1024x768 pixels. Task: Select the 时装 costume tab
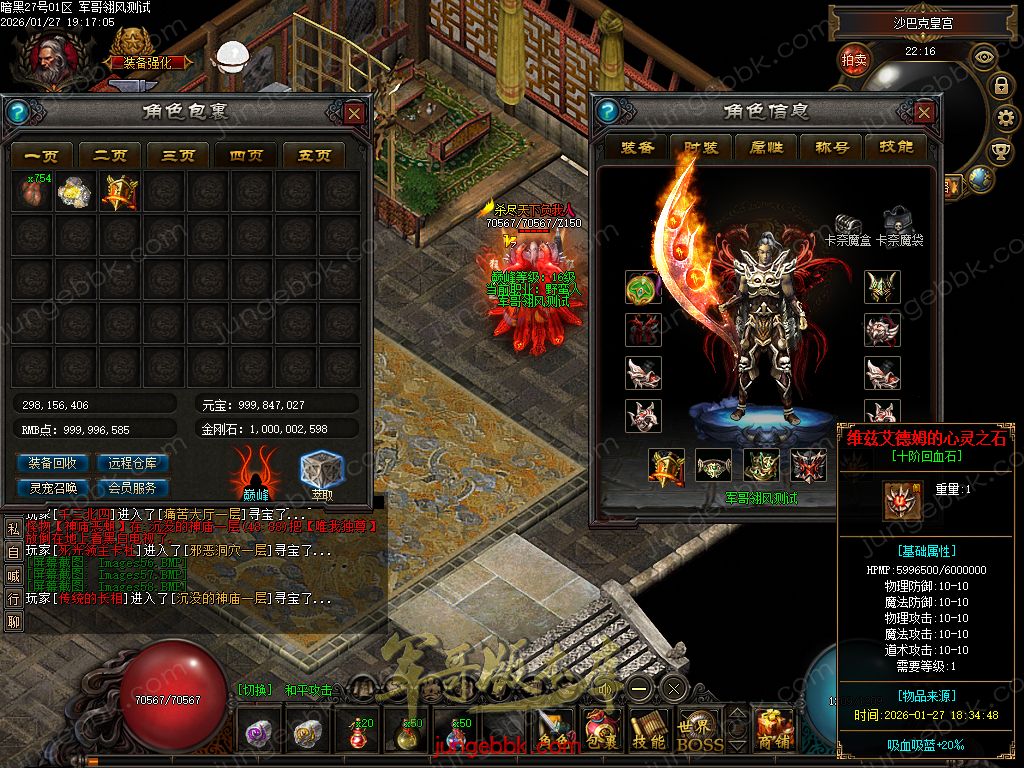point(701,147)
